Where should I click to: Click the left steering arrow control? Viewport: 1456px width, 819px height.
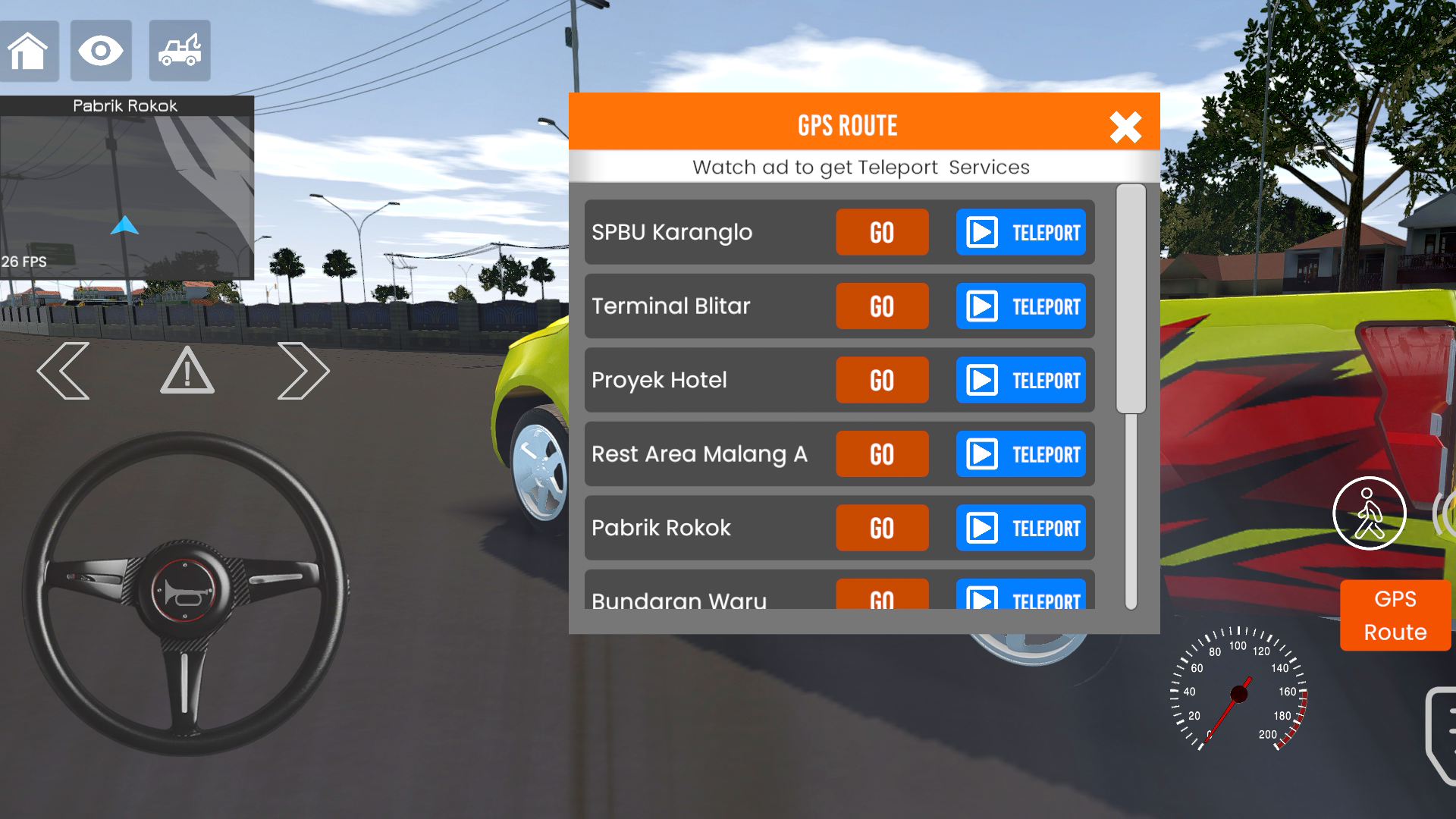pyautogui.click(x=64, y=371)
